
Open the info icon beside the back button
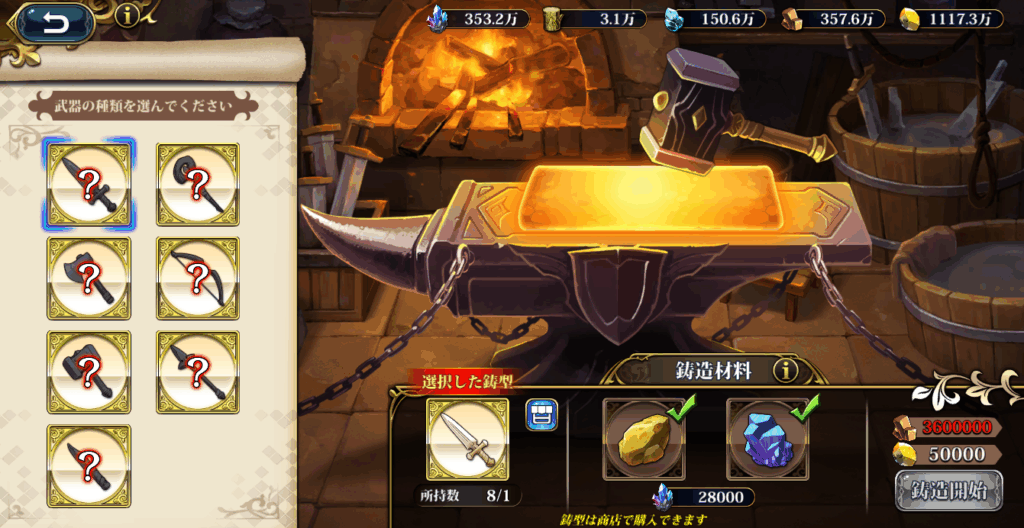pos(127,15)
